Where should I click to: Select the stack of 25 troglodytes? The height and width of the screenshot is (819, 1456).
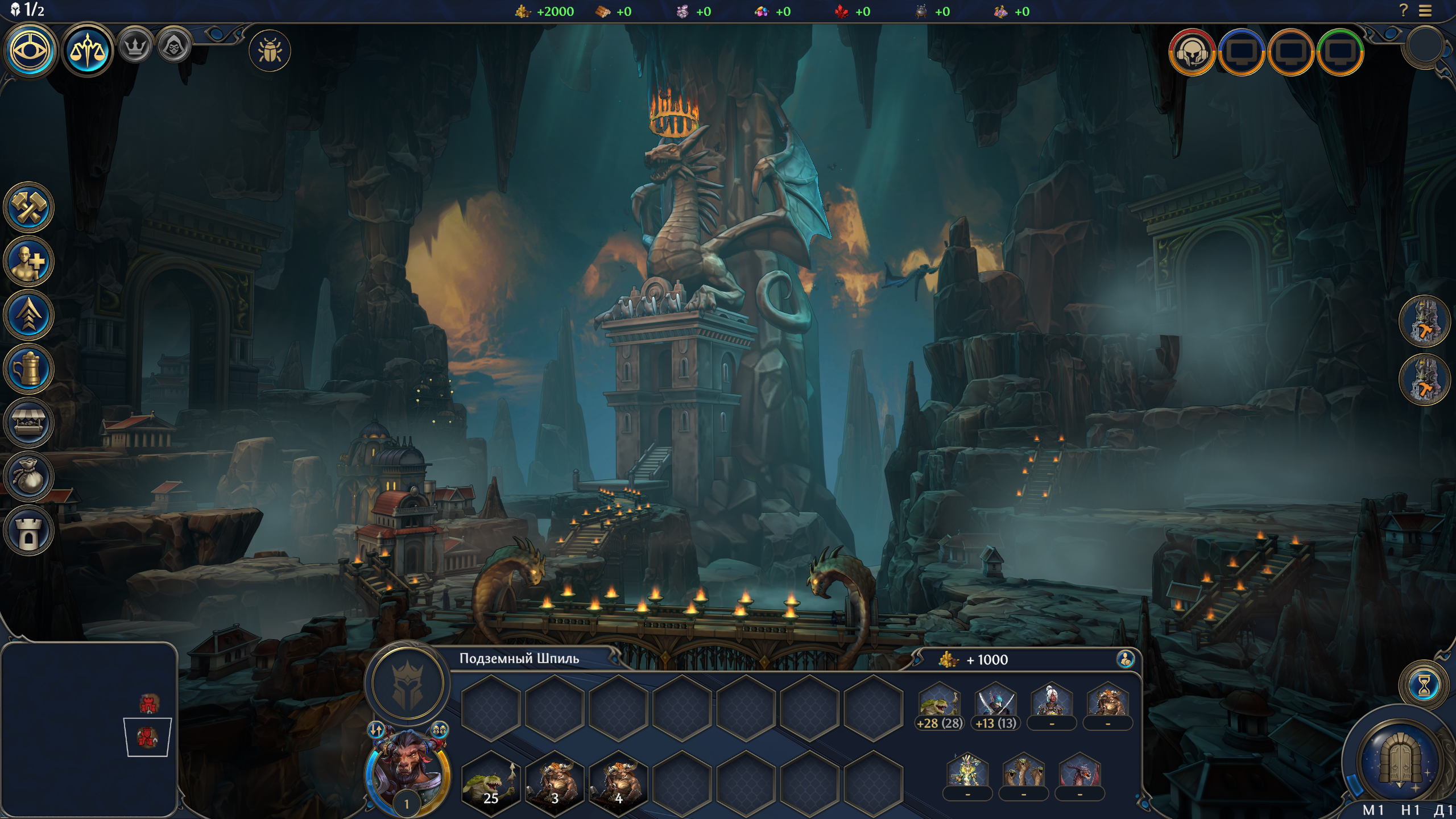490,779
